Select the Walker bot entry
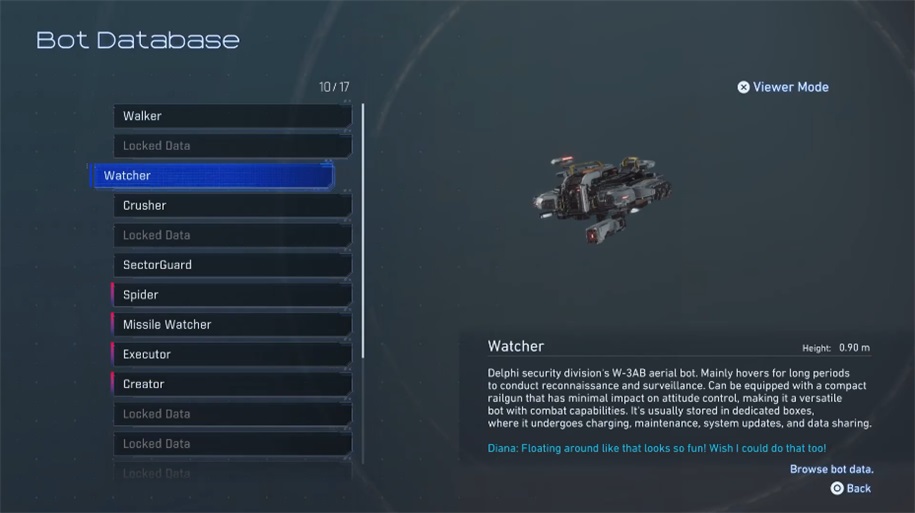Image resolution: width=915 pixels, height=513 pixels. [x=232, y=116]
